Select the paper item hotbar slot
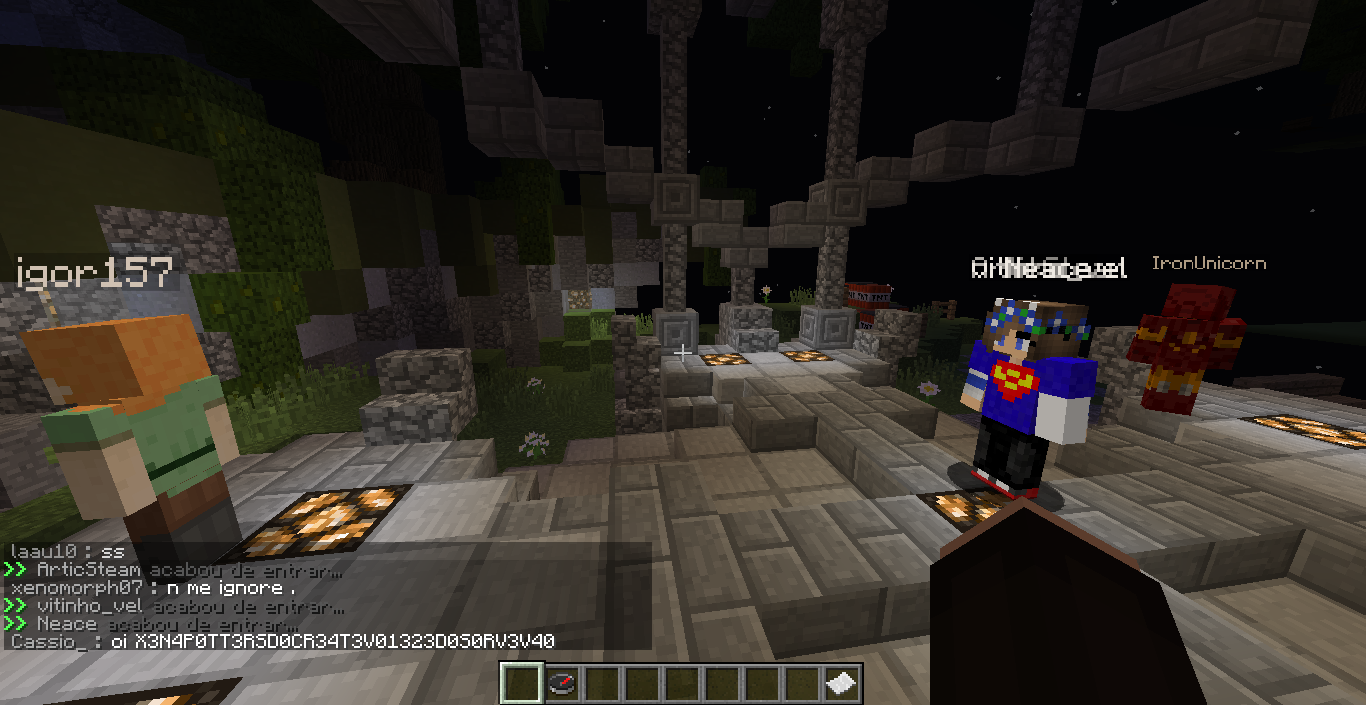Screen dimensions: 1366x705 point(841,685)
